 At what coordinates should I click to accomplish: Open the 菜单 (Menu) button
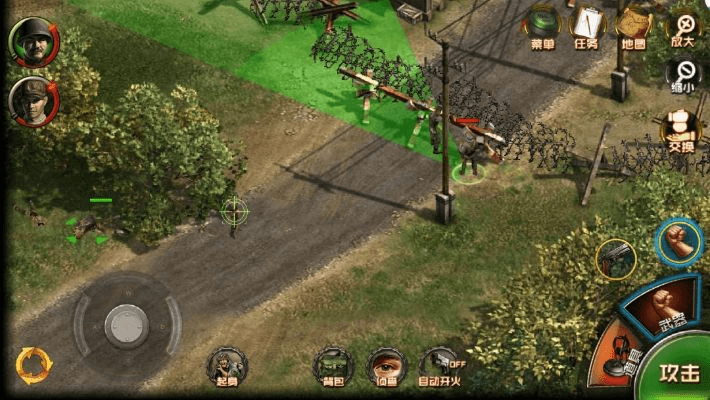pyautogui.click(x=543, y=27)
